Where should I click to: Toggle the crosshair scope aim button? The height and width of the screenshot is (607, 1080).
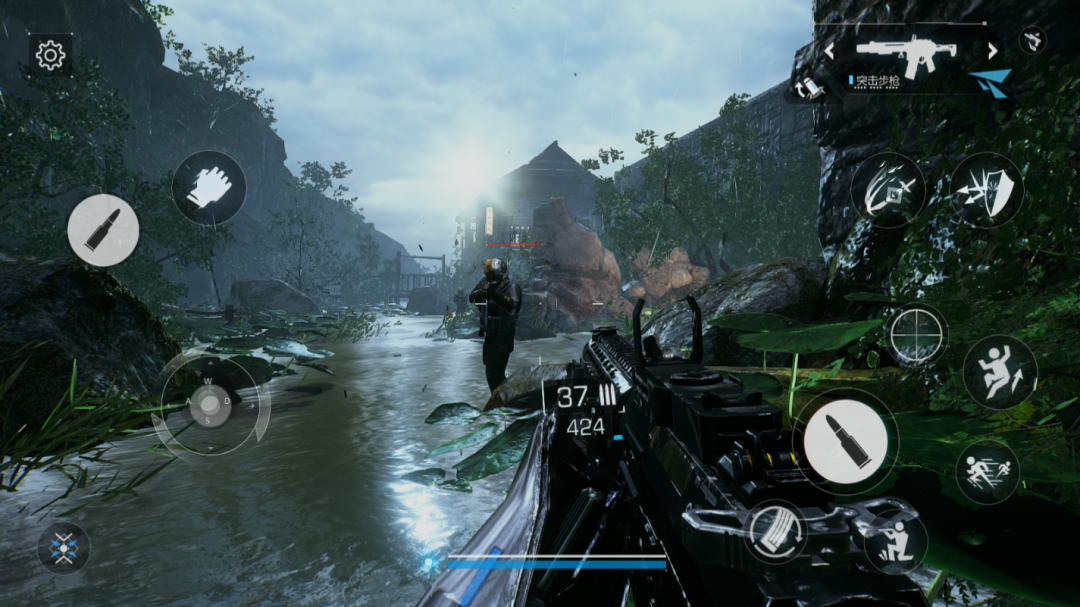point(917,334)
